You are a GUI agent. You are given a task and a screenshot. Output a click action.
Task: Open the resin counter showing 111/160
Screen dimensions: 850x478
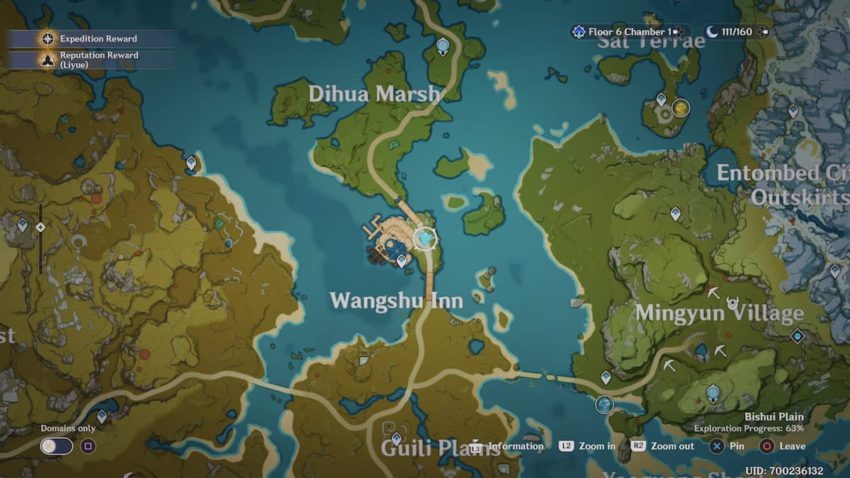pos(741,32)
